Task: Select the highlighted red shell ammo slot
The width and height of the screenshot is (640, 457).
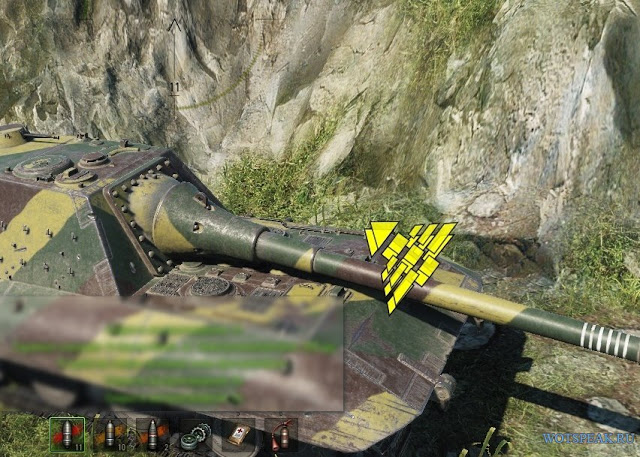Action: (x=66, y=435)
